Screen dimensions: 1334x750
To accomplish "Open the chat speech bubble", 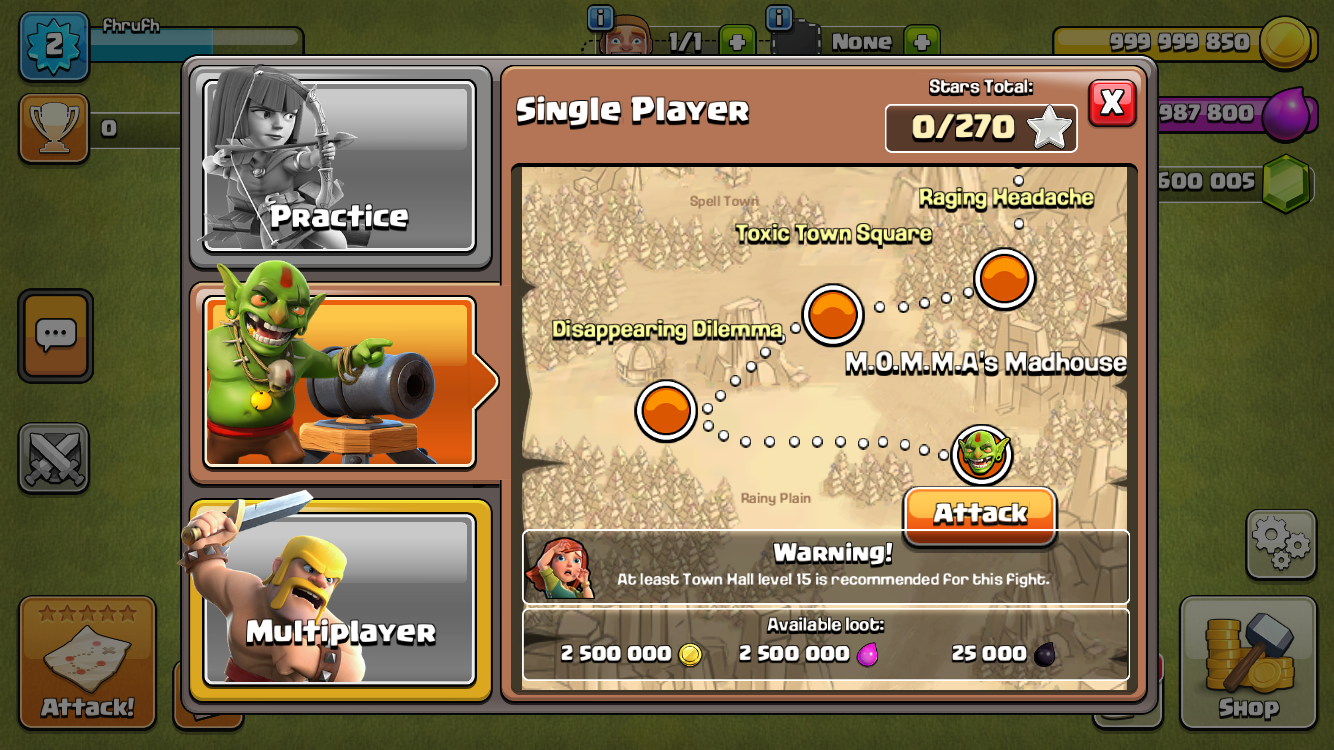I will (x=55, y=336).
